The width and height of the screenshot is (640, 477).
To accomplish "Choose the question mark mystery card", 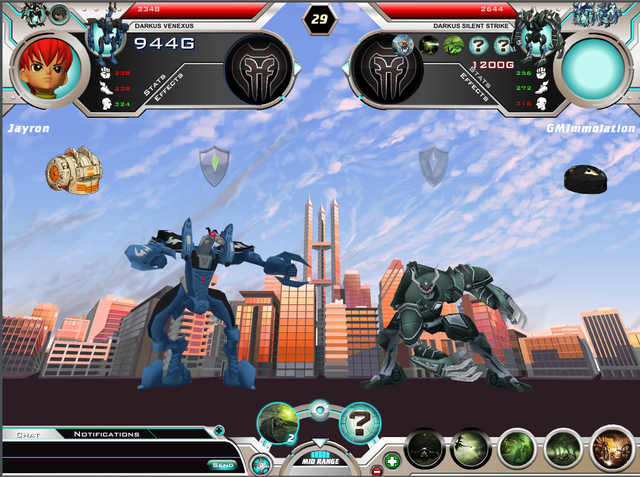I will pyautogui.click(x=359, y=423).
